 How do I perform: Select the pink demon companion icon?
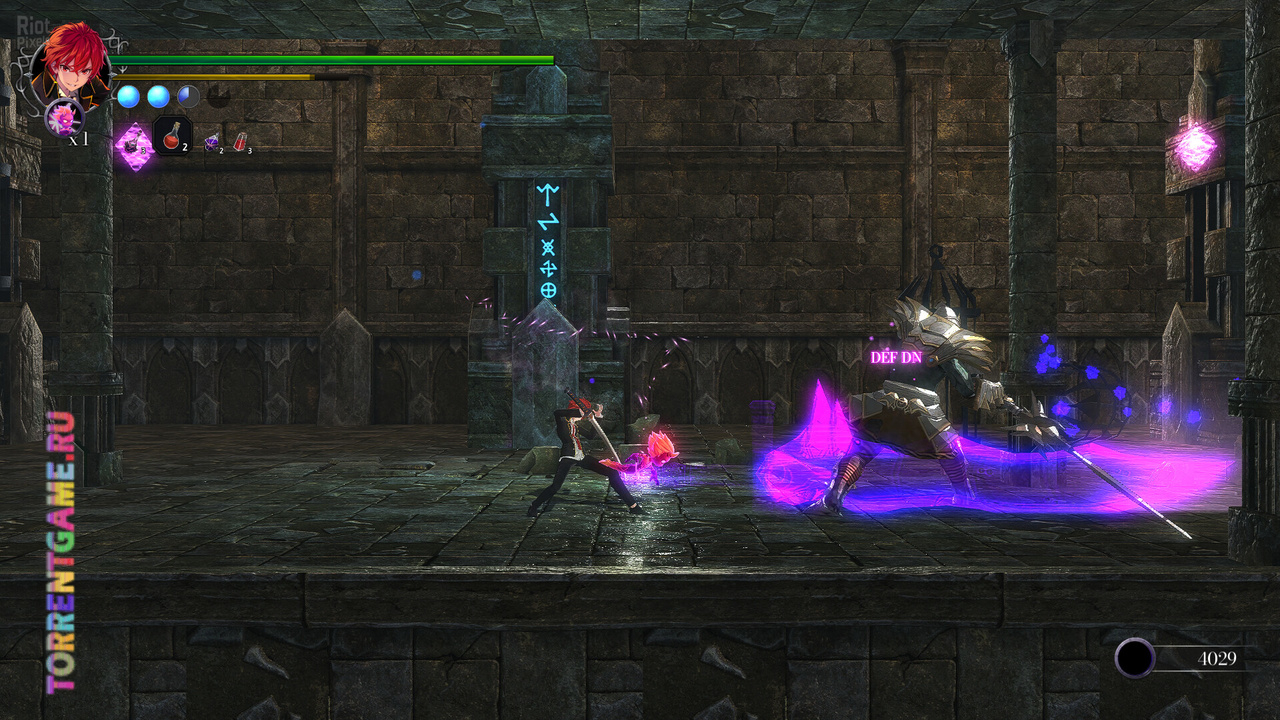(x=64, y=118)
